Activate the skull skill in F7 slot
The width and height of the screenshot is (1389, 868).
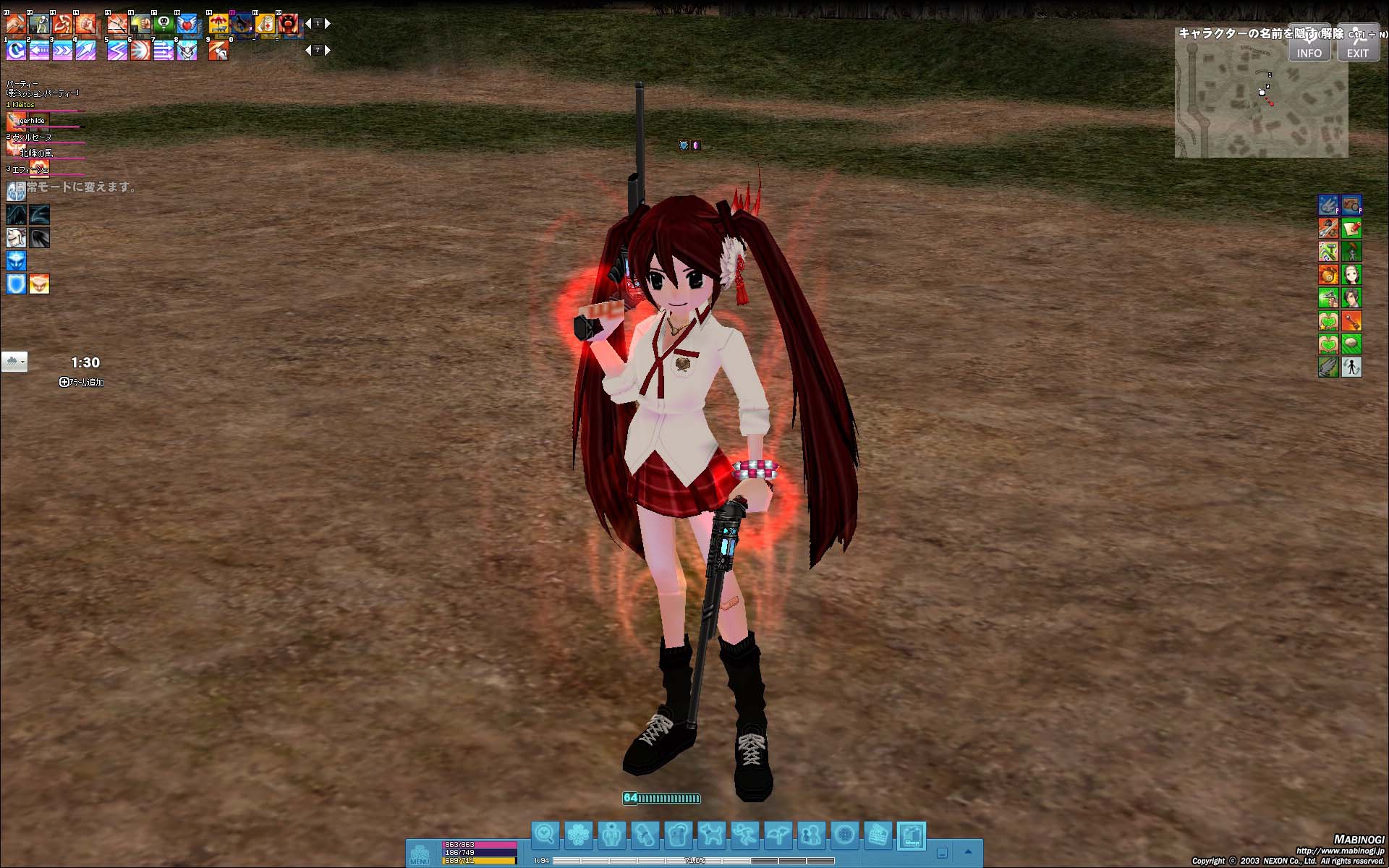coord(163,23)
